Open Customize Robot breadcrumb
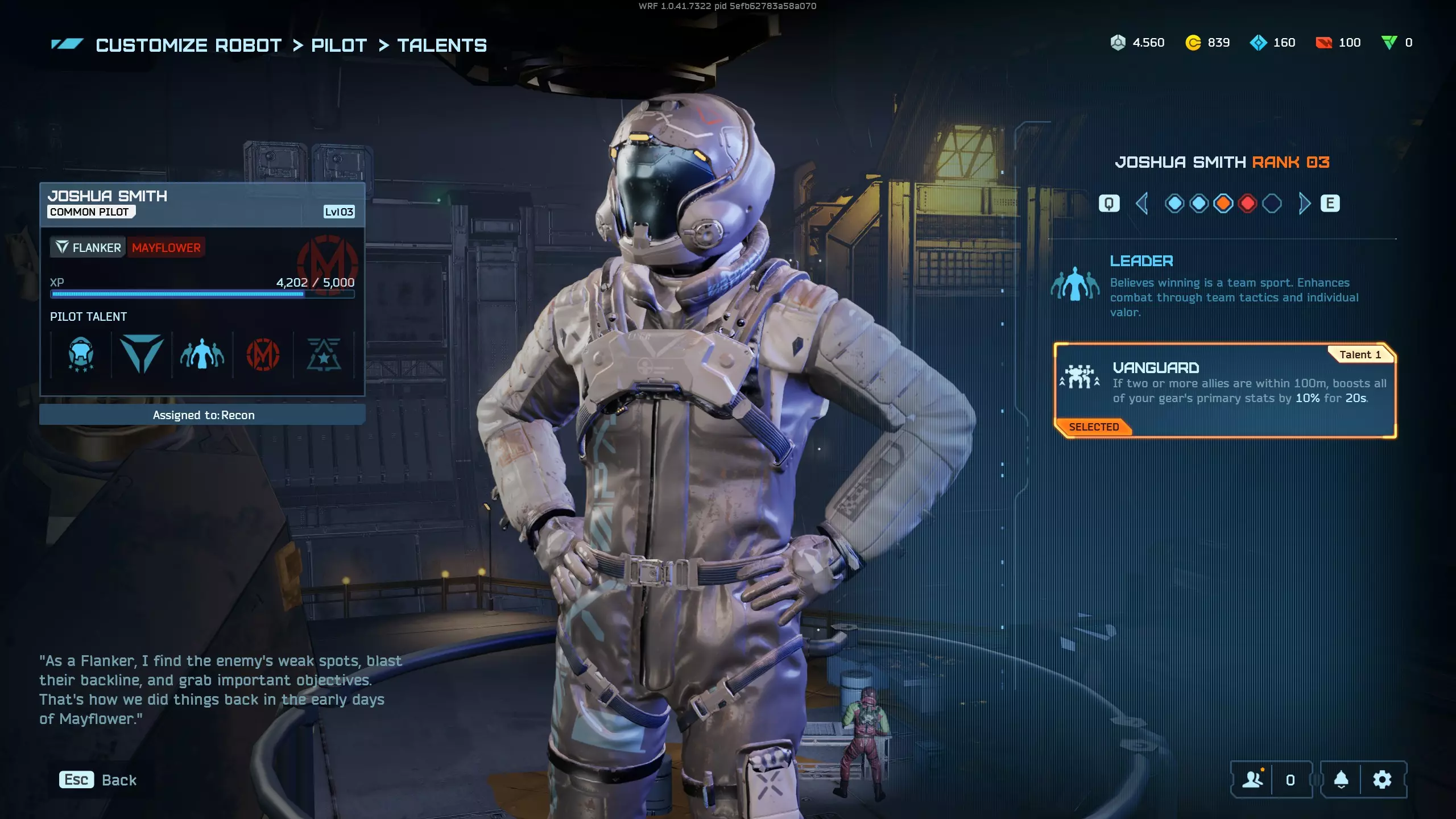The width and height of the screenshot is (1456, 819). coord(188,45)
